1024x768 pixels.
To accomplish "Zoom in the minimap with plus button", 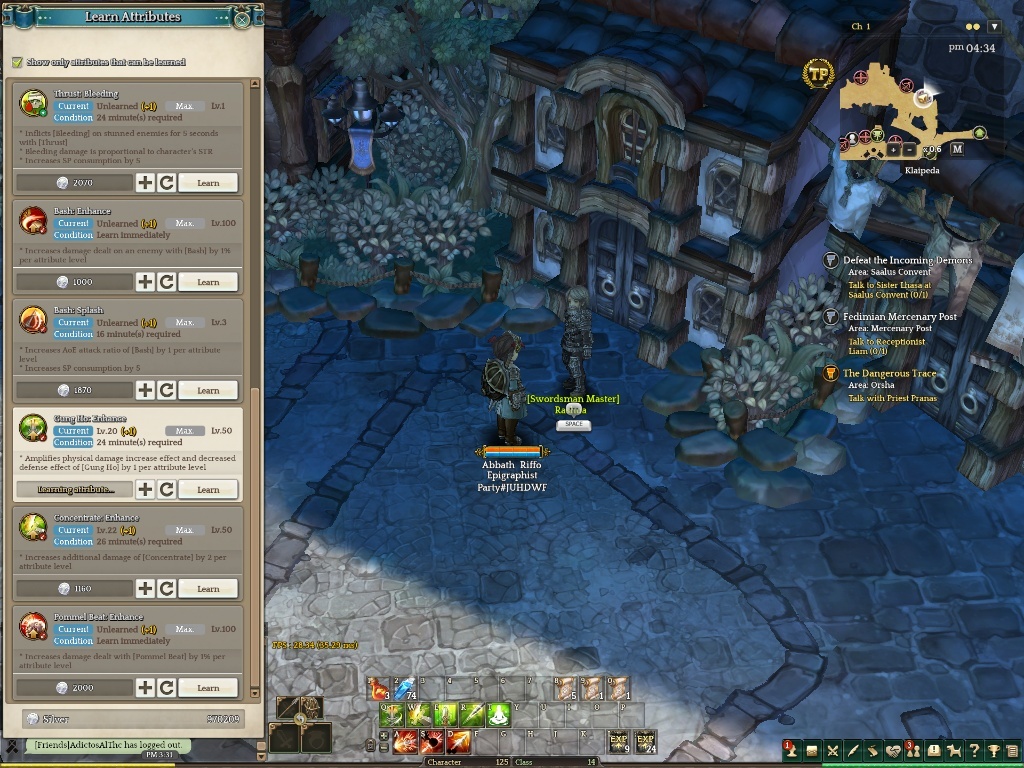I will click(x=893, y=150).
